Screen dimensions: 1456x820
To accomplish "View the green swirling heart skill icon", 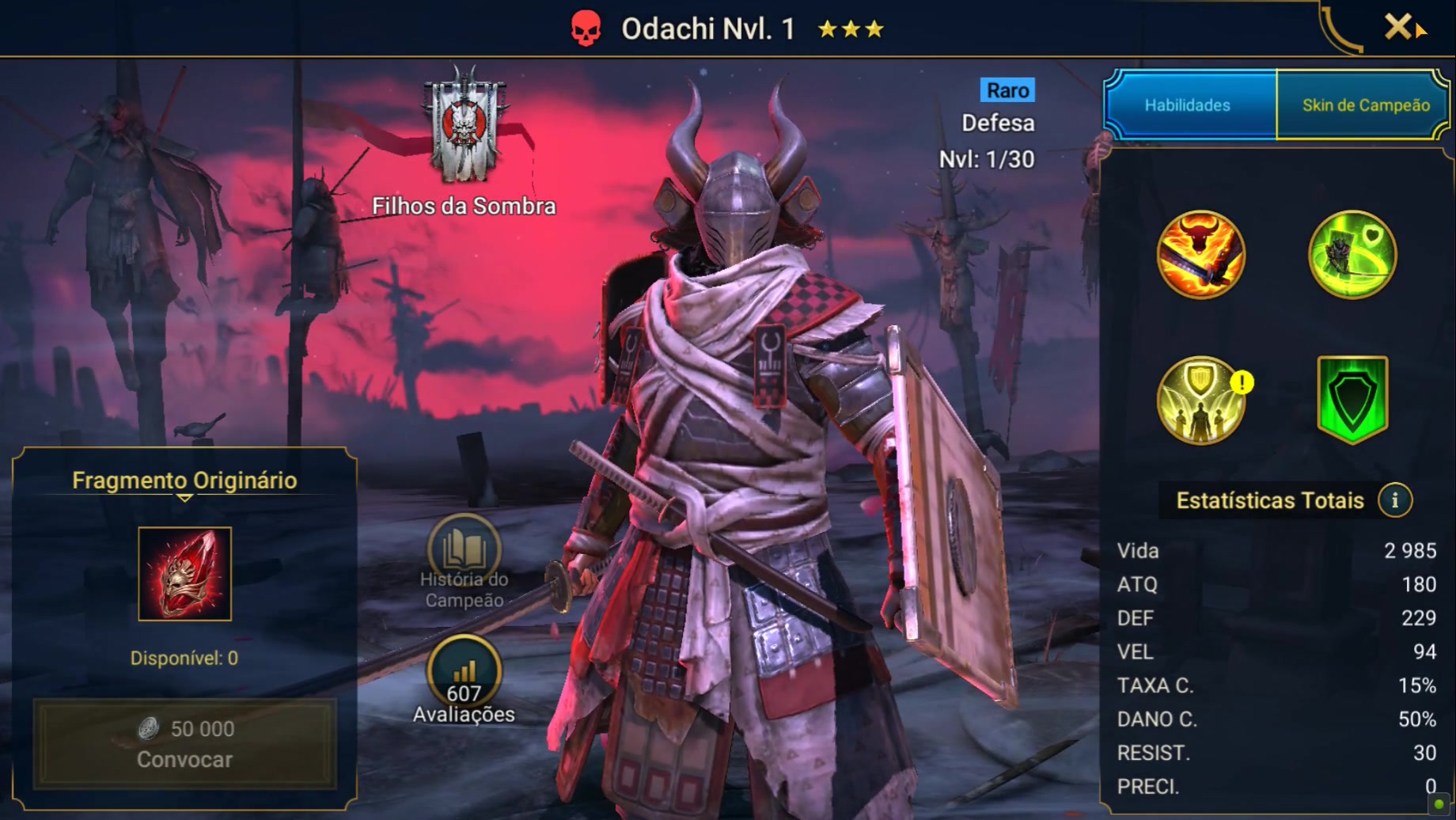I will click(x=1352, y=255).
